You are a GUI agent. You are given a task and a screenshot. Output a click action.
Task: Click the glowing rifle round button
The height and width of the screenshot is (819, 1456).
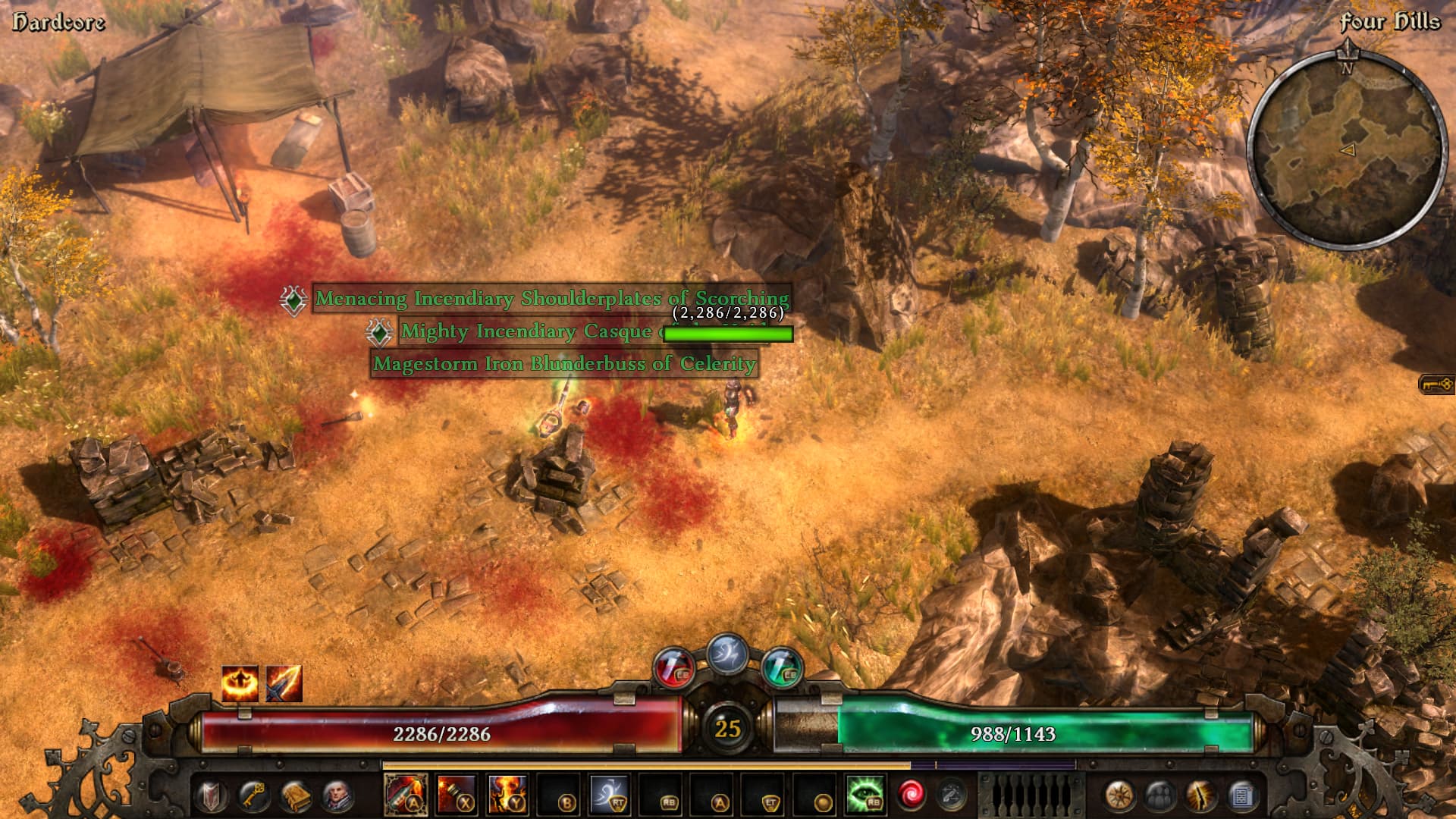coord(1200,795)
